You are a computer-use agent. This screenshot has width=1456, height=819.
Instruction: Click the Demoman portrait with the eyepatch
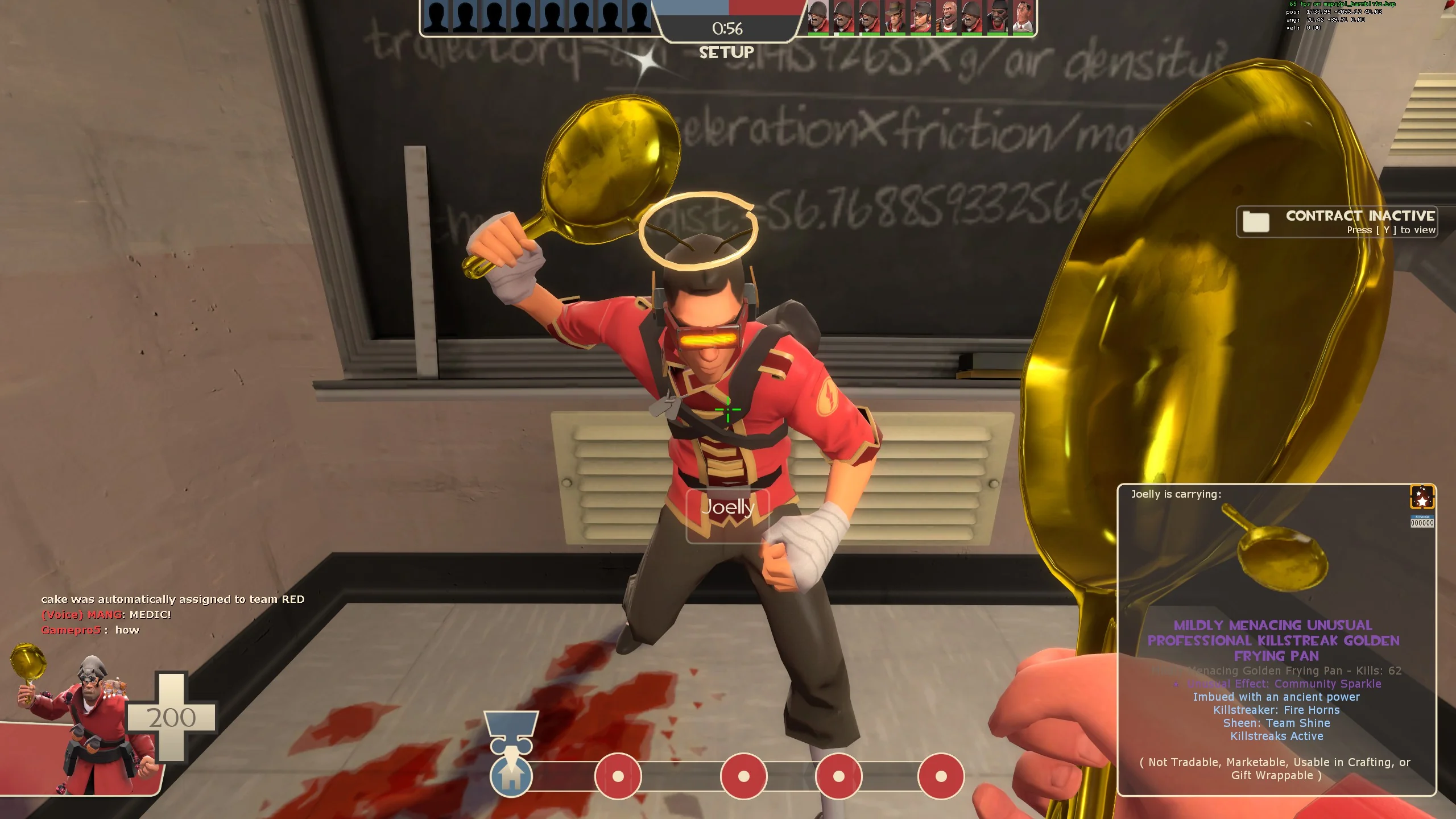click(996, 17)
